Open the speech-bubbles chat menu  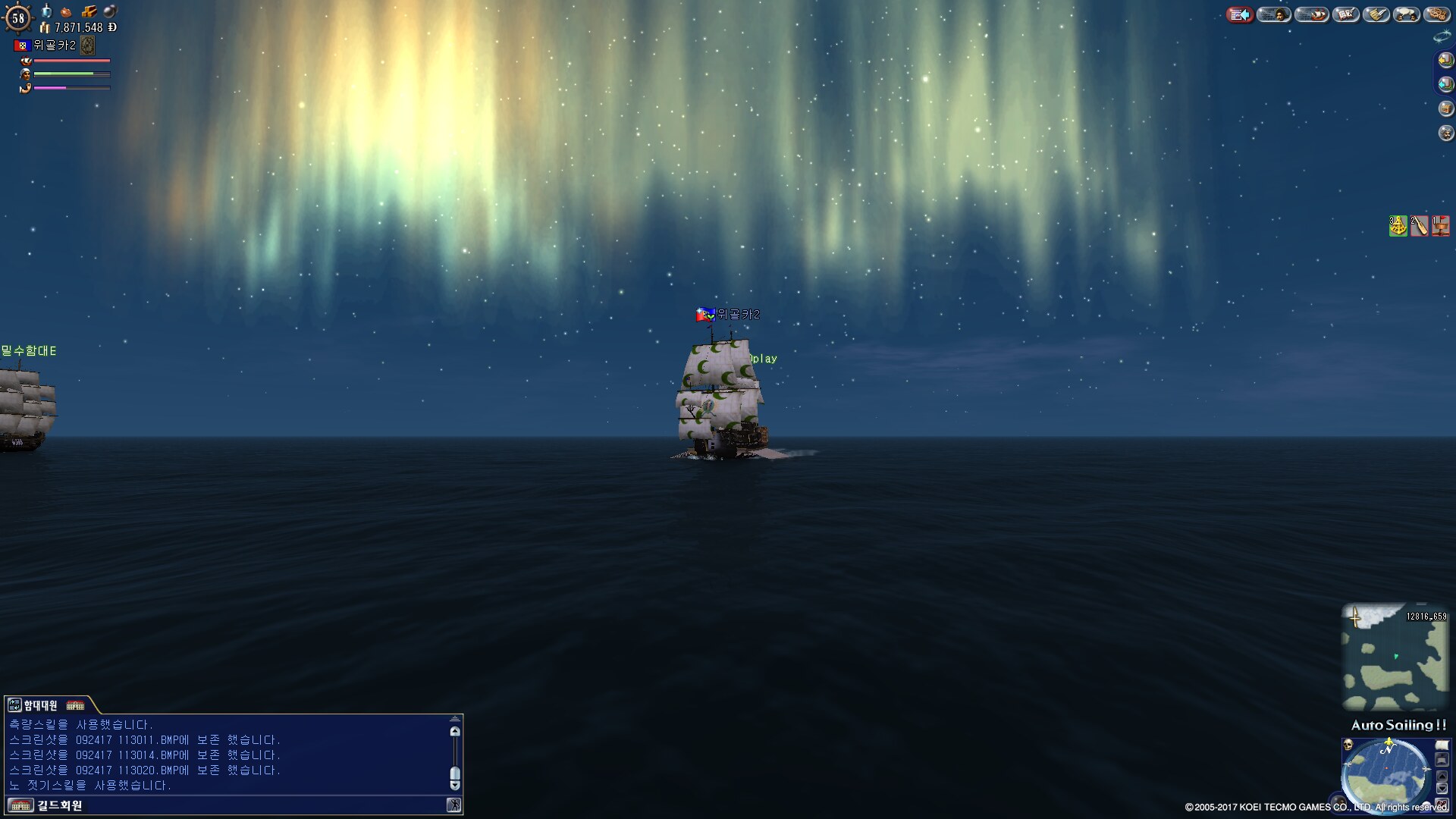click(x=1407, y=14)
